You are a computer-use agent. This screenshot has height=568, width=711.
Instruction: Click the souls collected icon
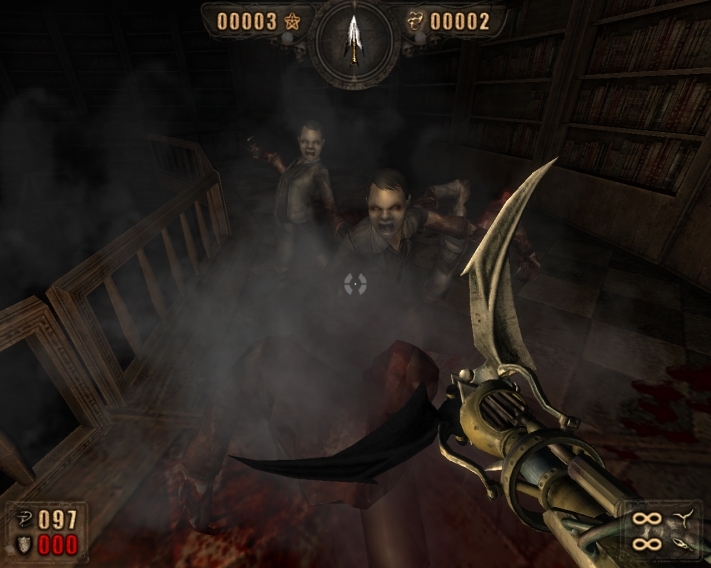[x=415, y=21]
